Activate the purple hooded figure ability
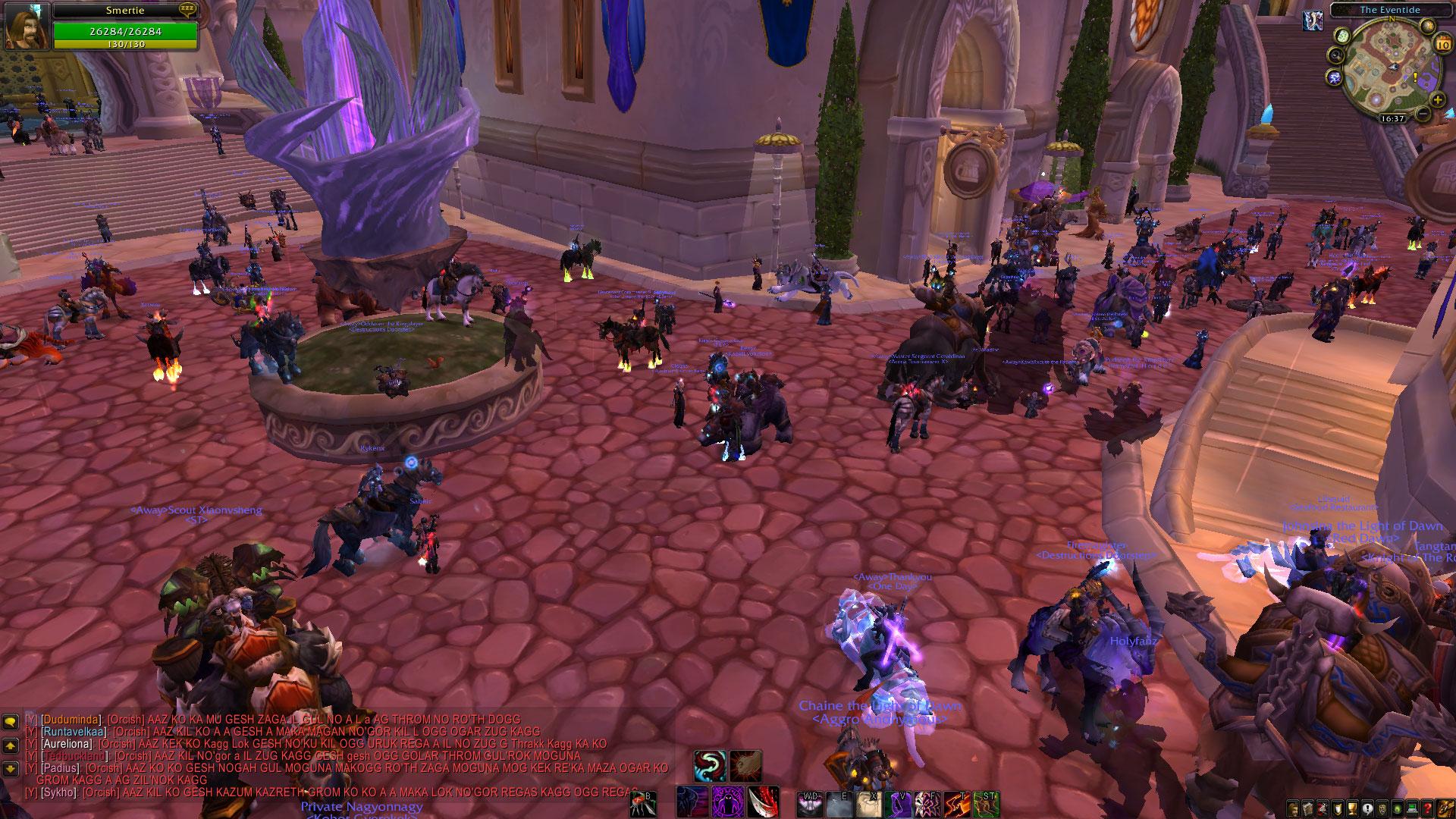The height and width of the screenshot is (819, 1456). coord(726,802)
